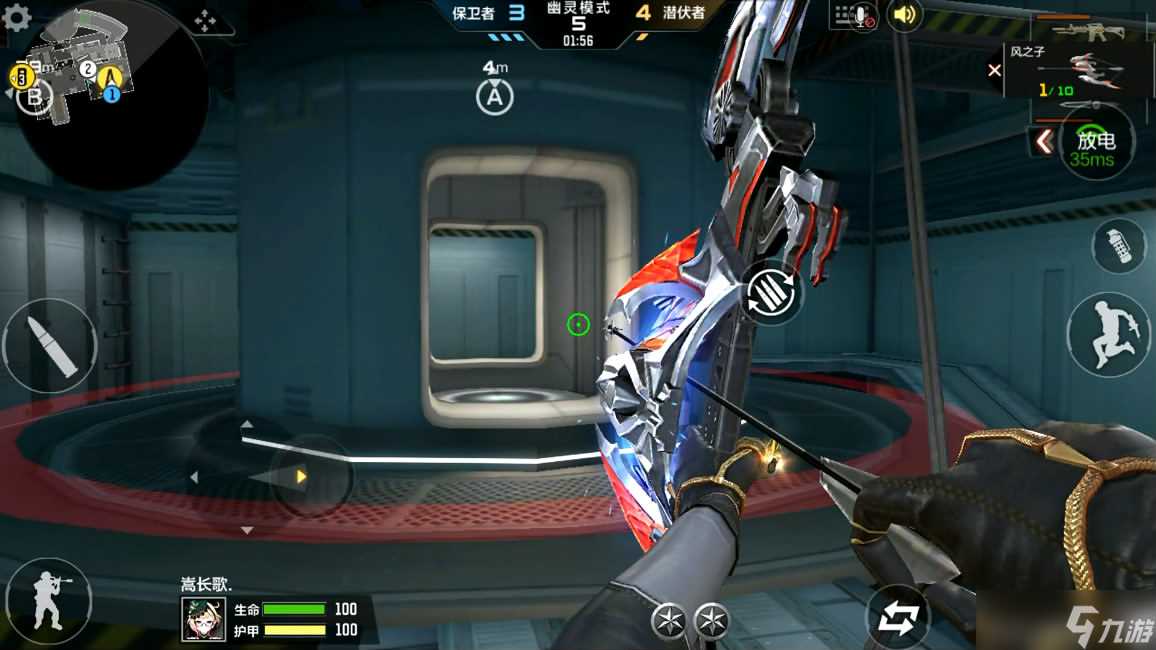Screen dimensions: 1156x650
Task: Fire using the bullet button
Action: click(48, 345)
